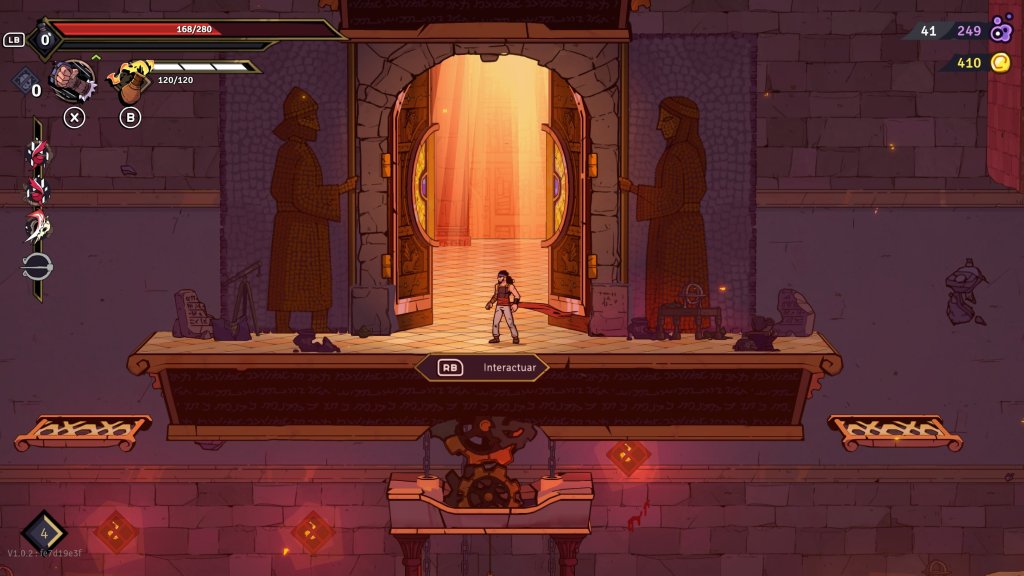The width and height of the screenshot is (1024, 576).
Task: Select the curved white horn medallion
Action: 38,227
